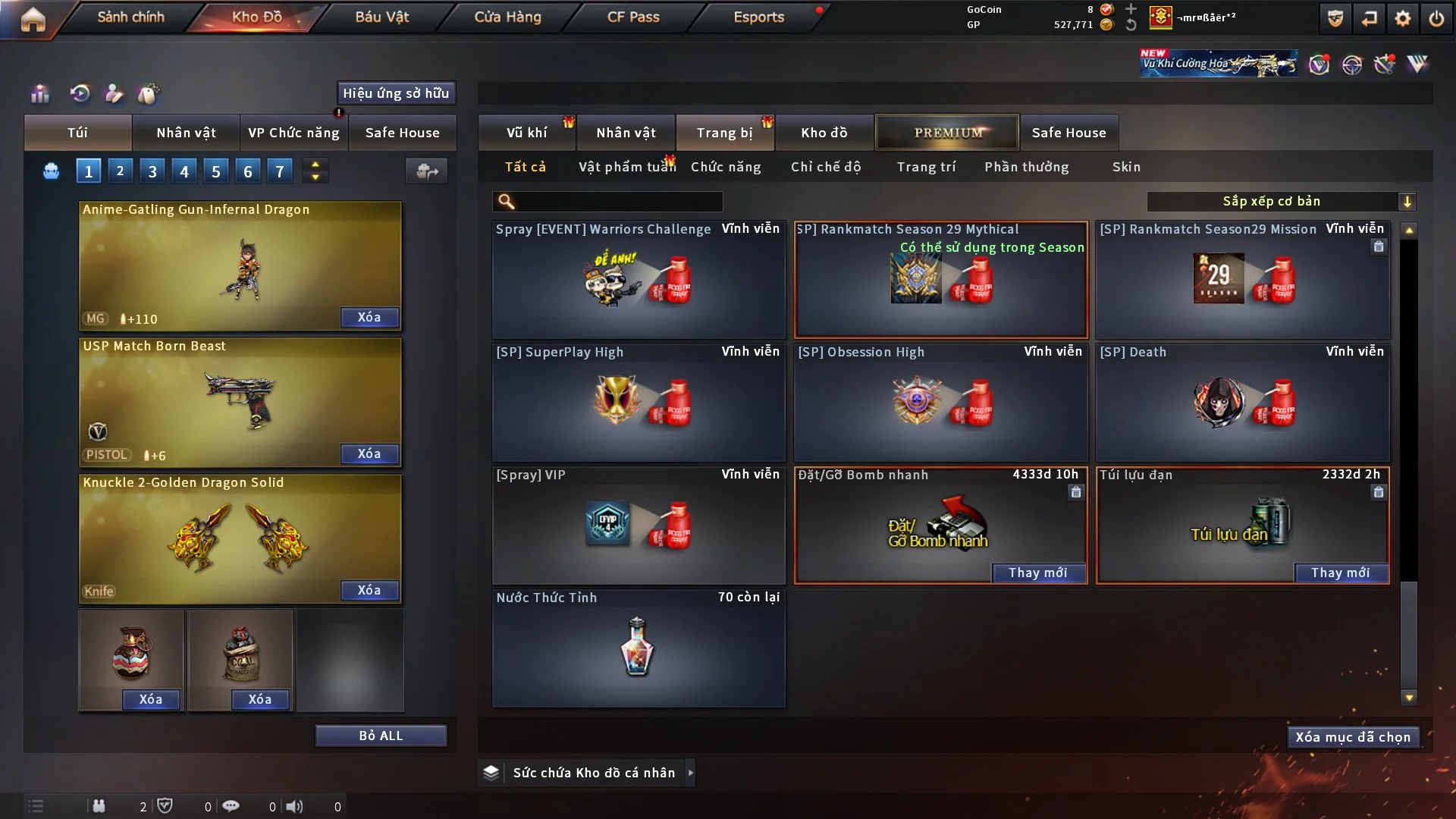This screenshot has width=1456, height=819.
Task: Switch to the Vũ khí tab
Action: [526, 133]
